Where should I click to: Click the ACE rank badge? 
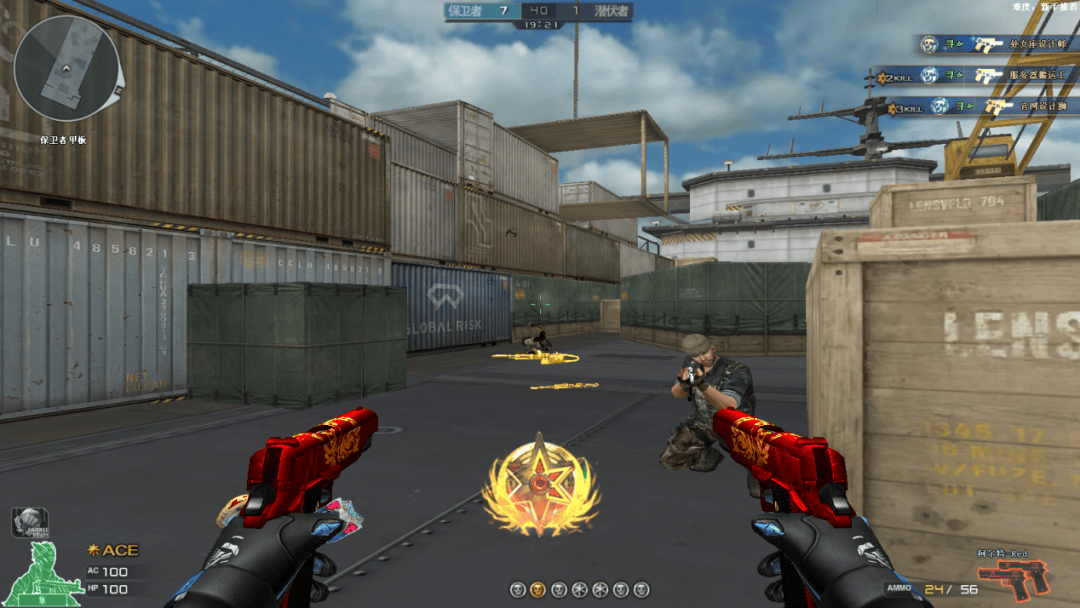point(113,550)
